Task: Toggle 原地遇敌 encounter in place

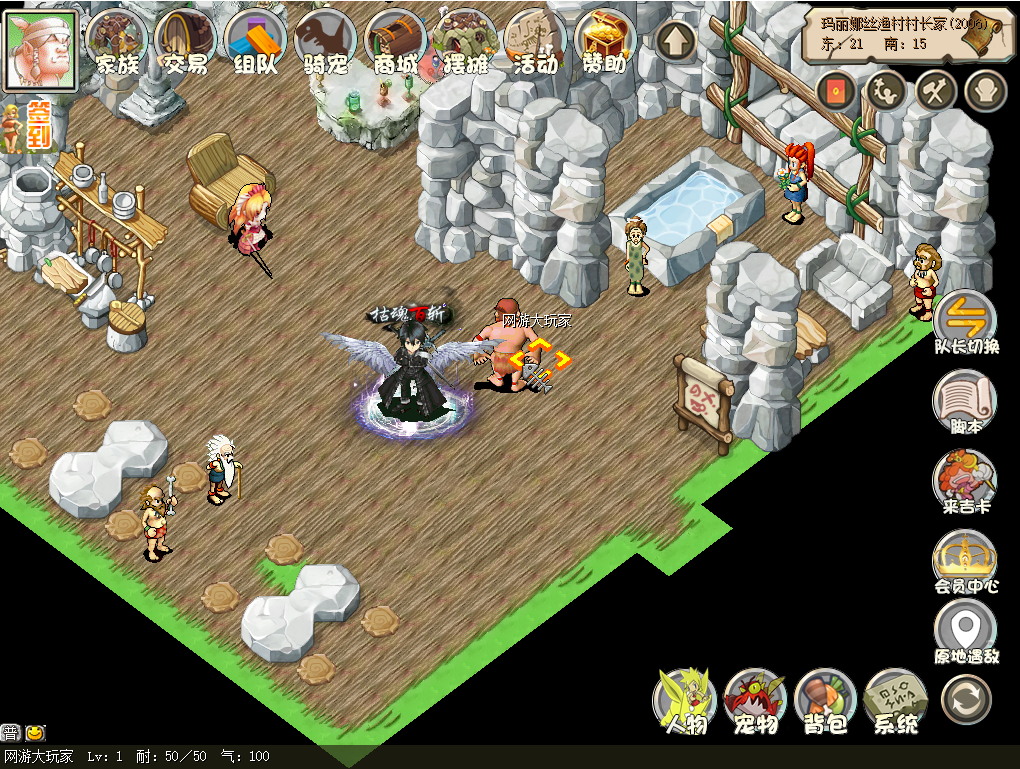Action: (966, 633)
